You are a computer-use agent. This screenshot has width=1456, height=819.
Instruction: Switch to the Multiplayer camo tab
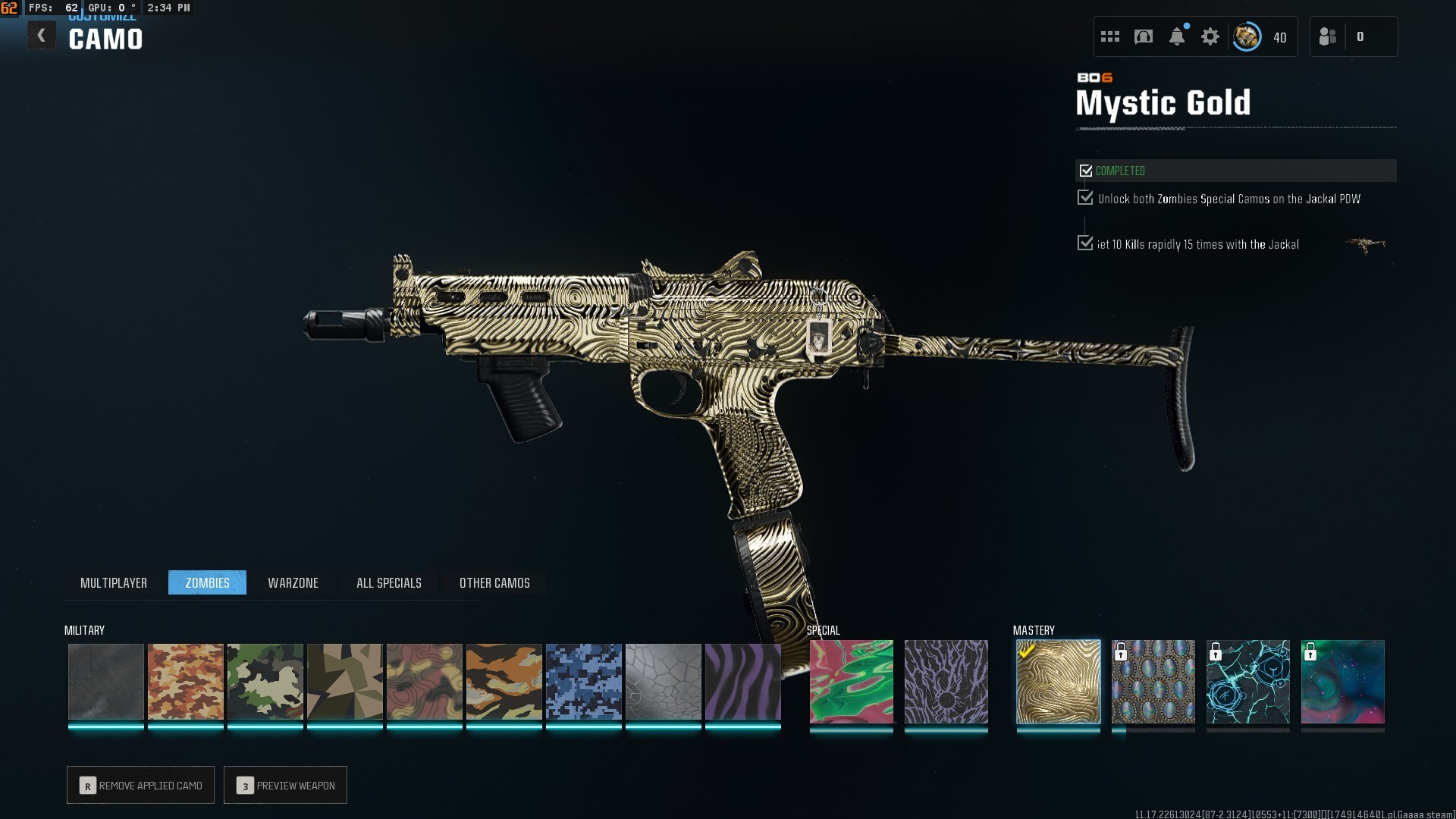click(114, 582)
